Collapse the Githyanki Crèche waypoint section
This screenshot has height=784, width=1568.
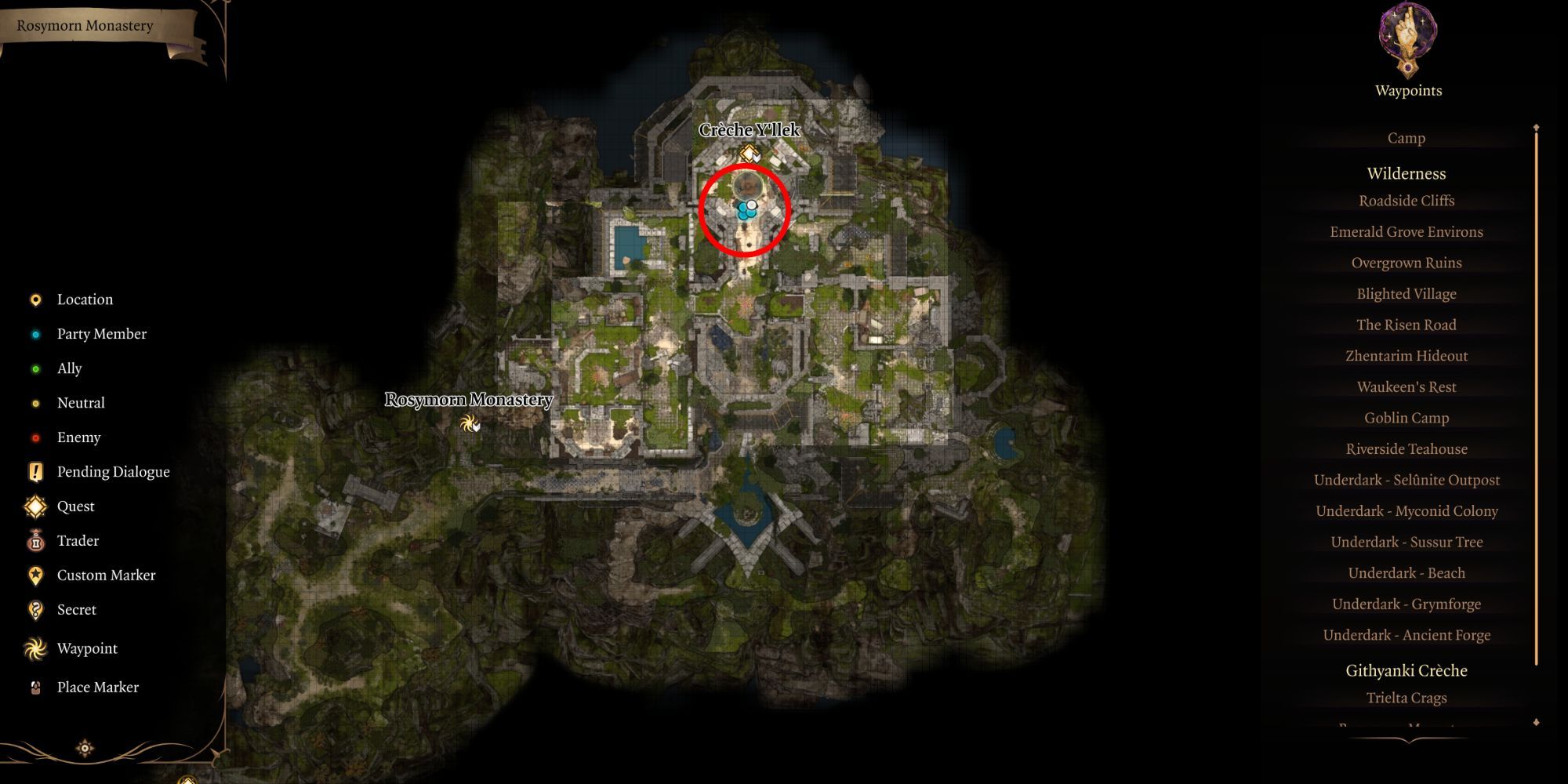[x=1406, y=670]
